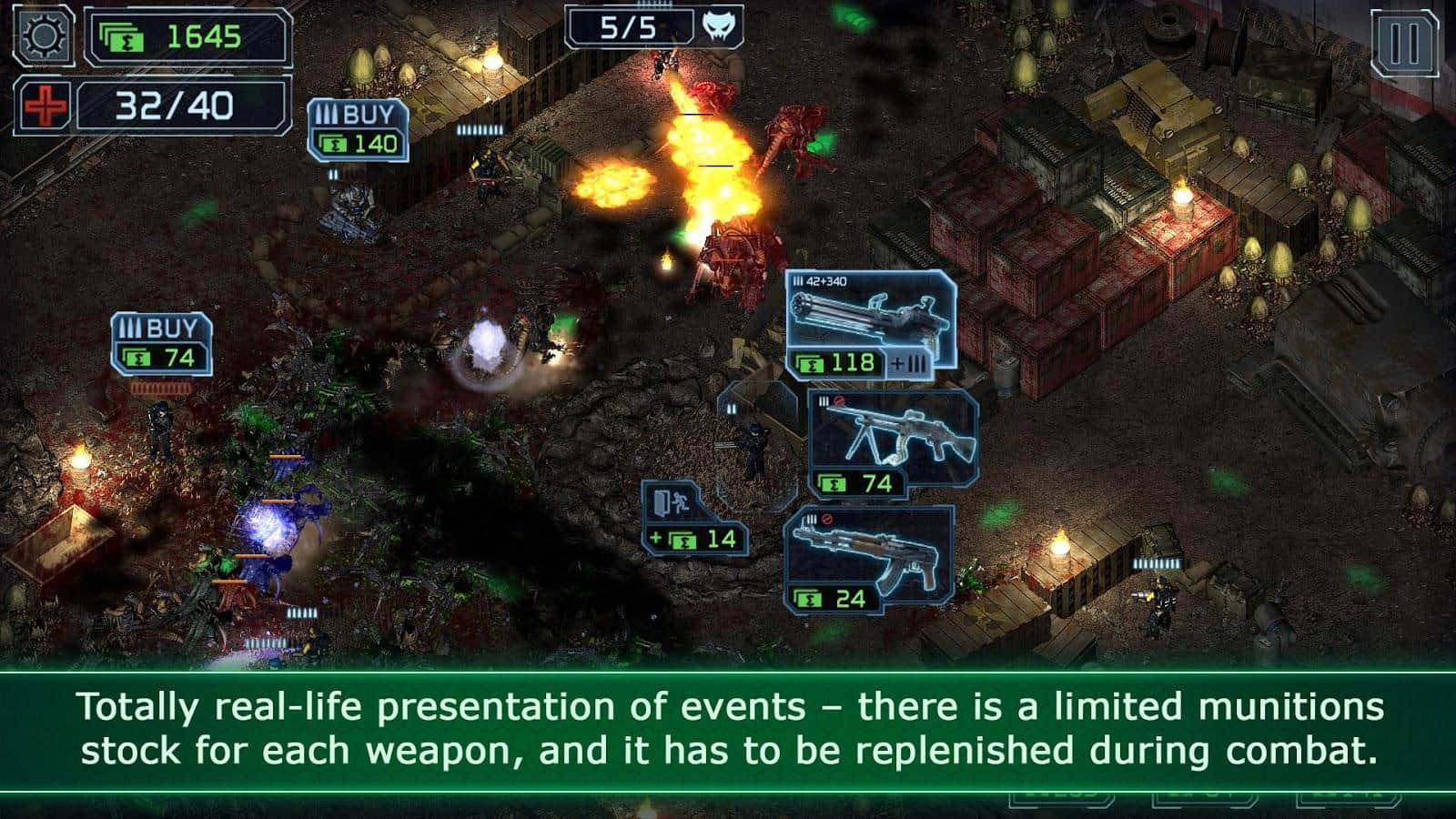Add ammo with the minigun's plus button
Viewport: 1456px width, 819px height.
[910, 364]
